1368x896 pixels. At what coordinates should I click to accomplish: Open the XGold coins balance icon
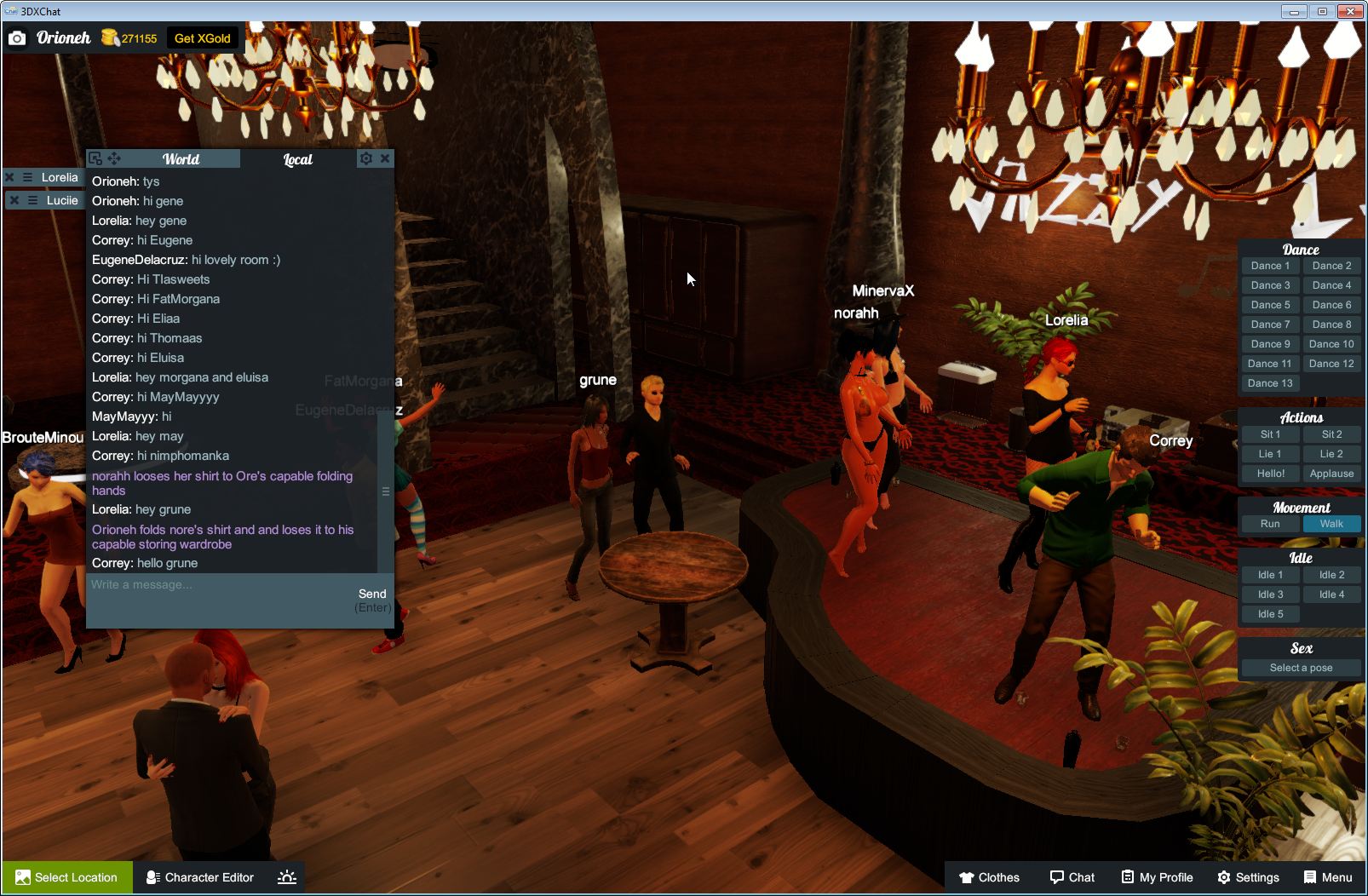coord(109,37)
